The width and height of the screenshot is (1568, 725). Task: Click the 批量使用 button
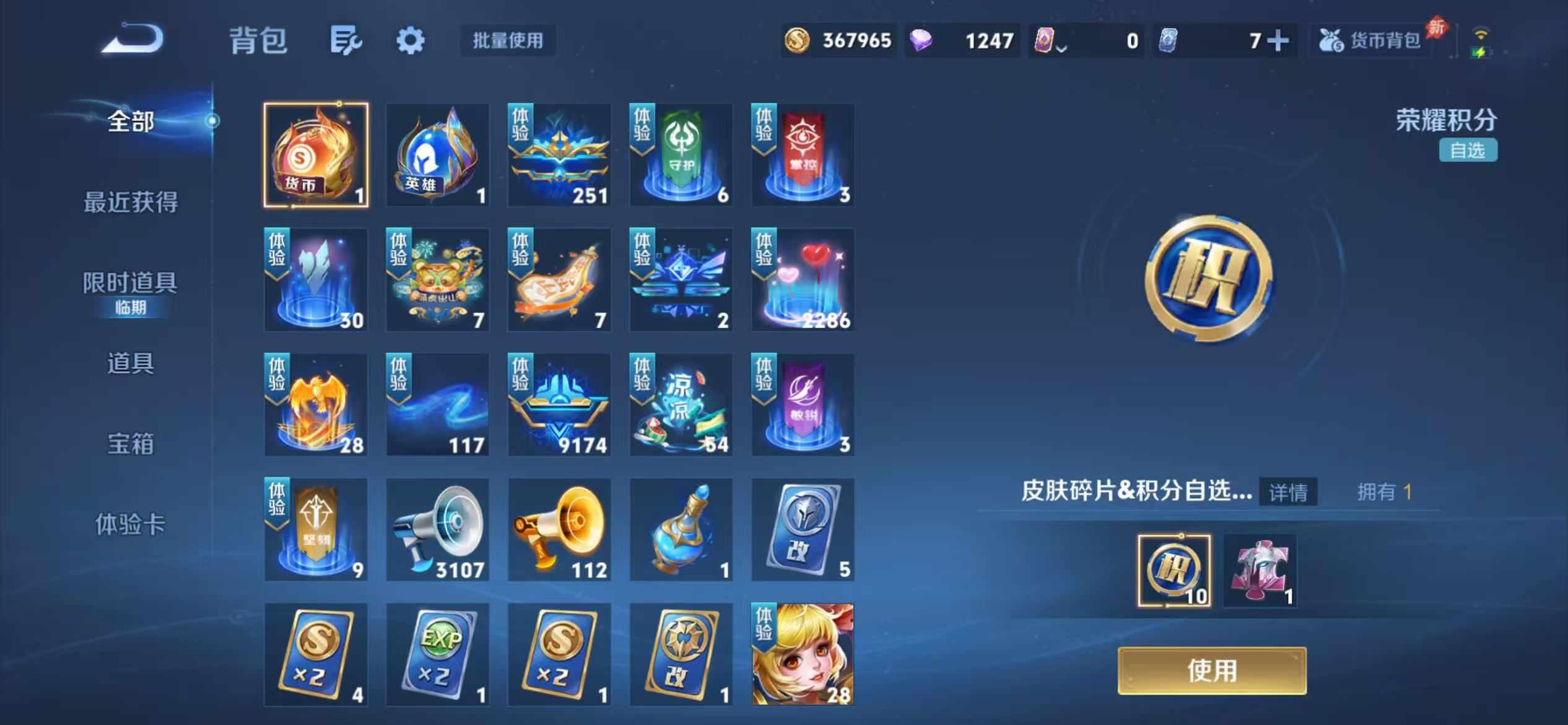[507, 41]
